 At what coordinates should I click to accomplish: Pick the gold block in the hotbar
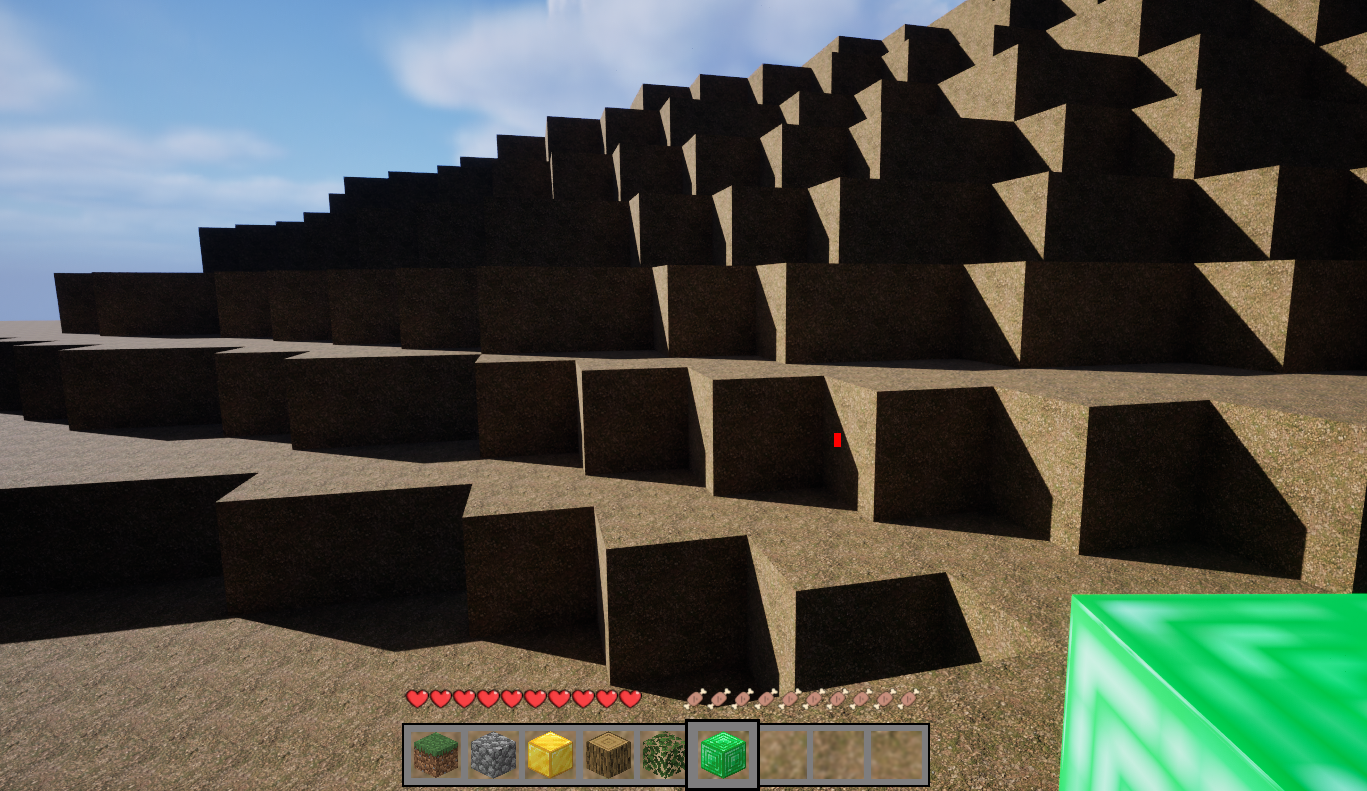coord(550,755)
